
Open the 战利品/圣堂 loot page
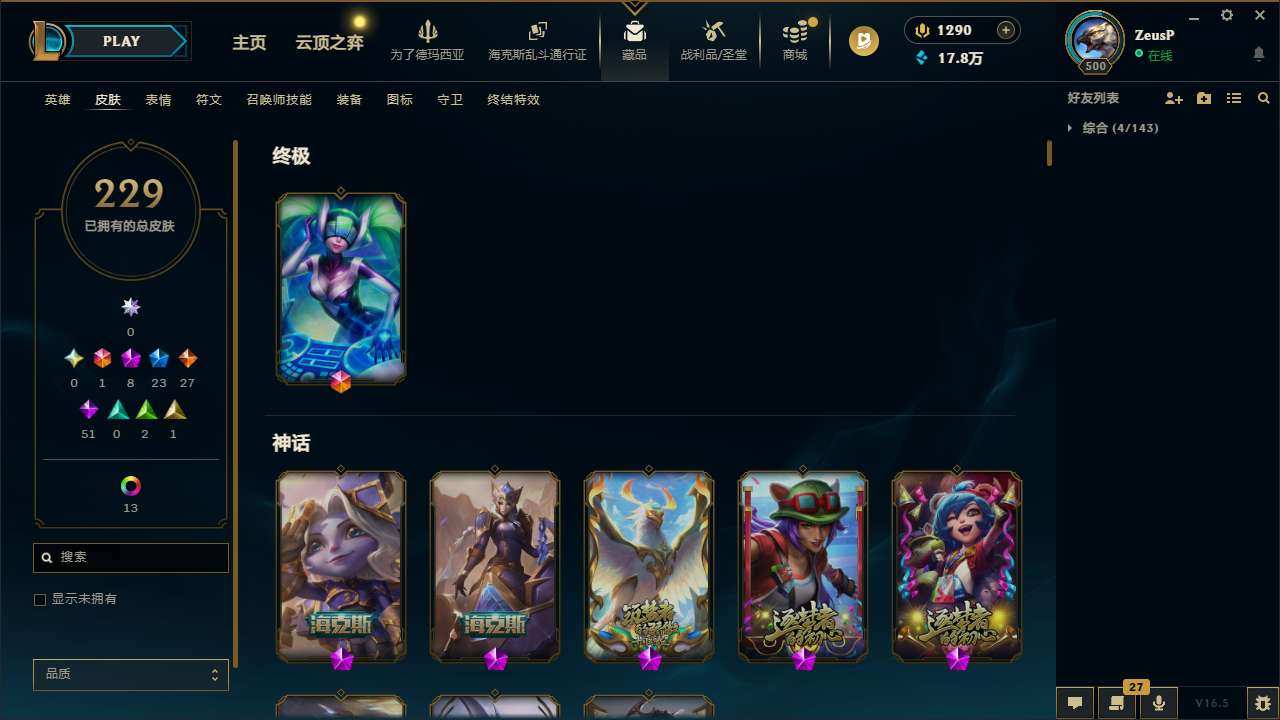[x=713, y=42]
